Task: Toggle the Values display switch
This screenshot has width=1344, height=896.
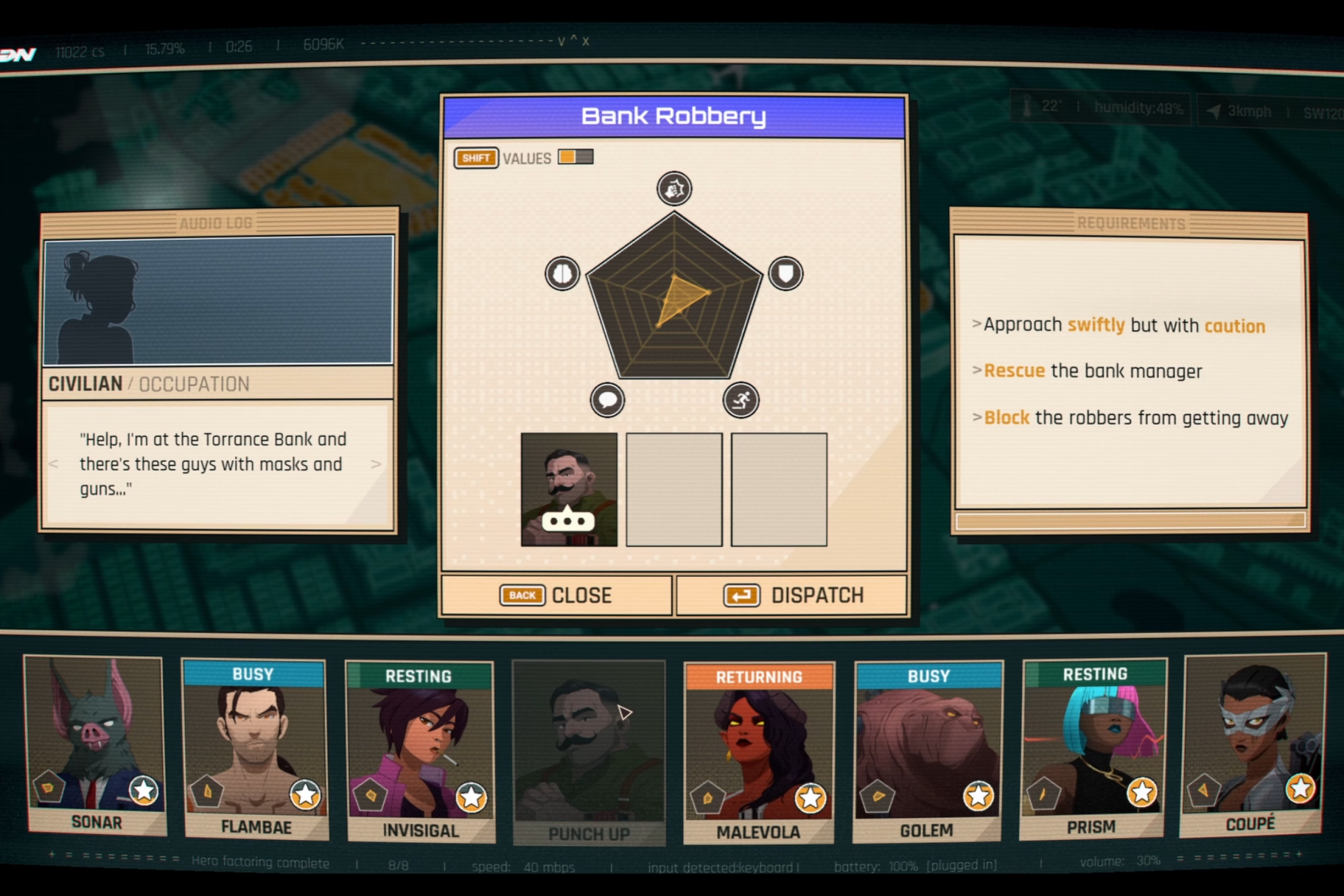Action: pos(575,157)
